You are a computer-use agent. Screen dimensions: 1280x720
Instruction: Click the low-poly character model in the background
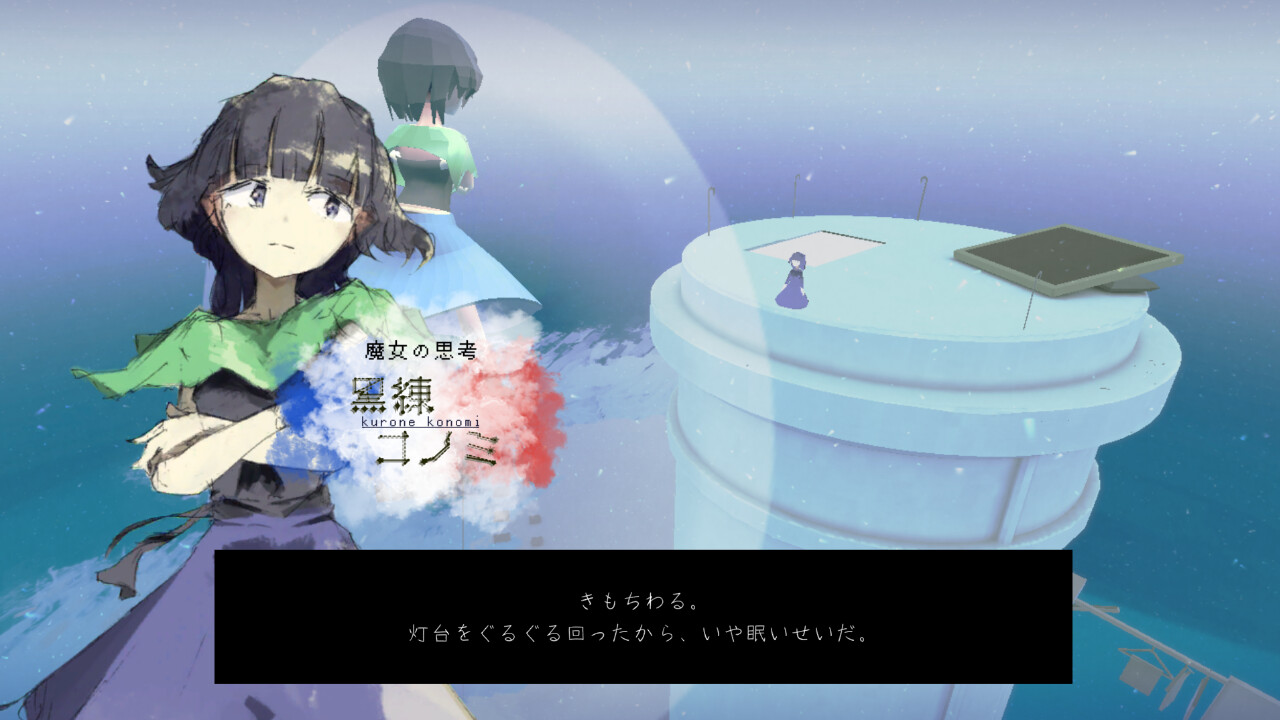(430, 130)
